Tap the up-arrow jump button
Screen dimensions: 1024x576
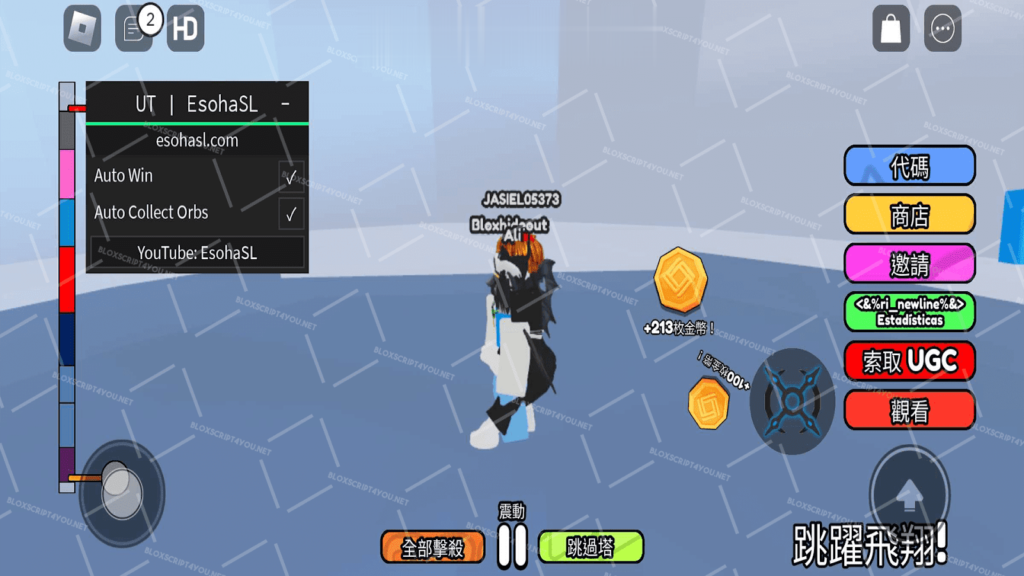coord(909,493)
